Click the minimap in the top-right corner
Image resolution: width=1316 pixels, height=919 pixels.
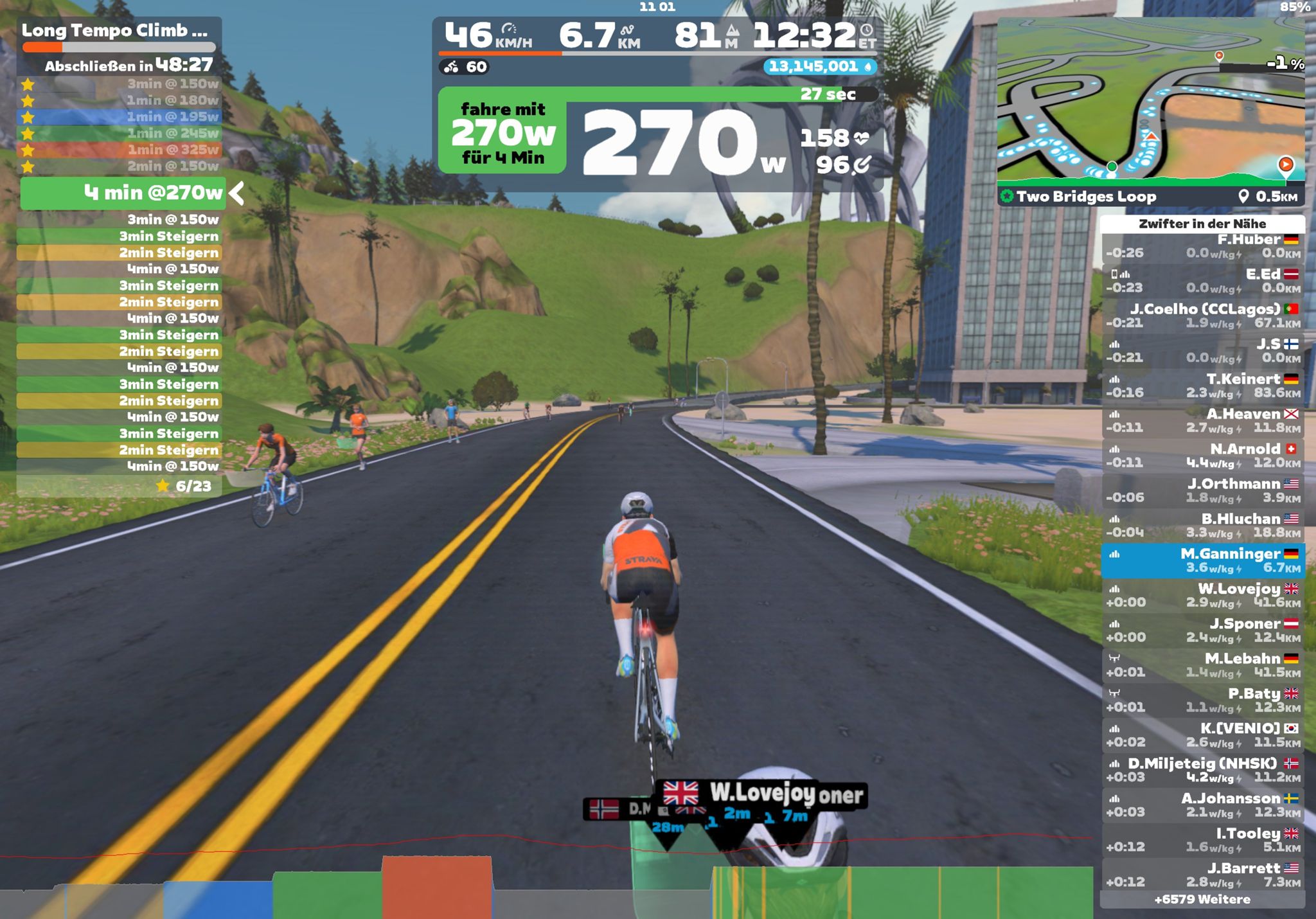click(x=1150, y=103)
